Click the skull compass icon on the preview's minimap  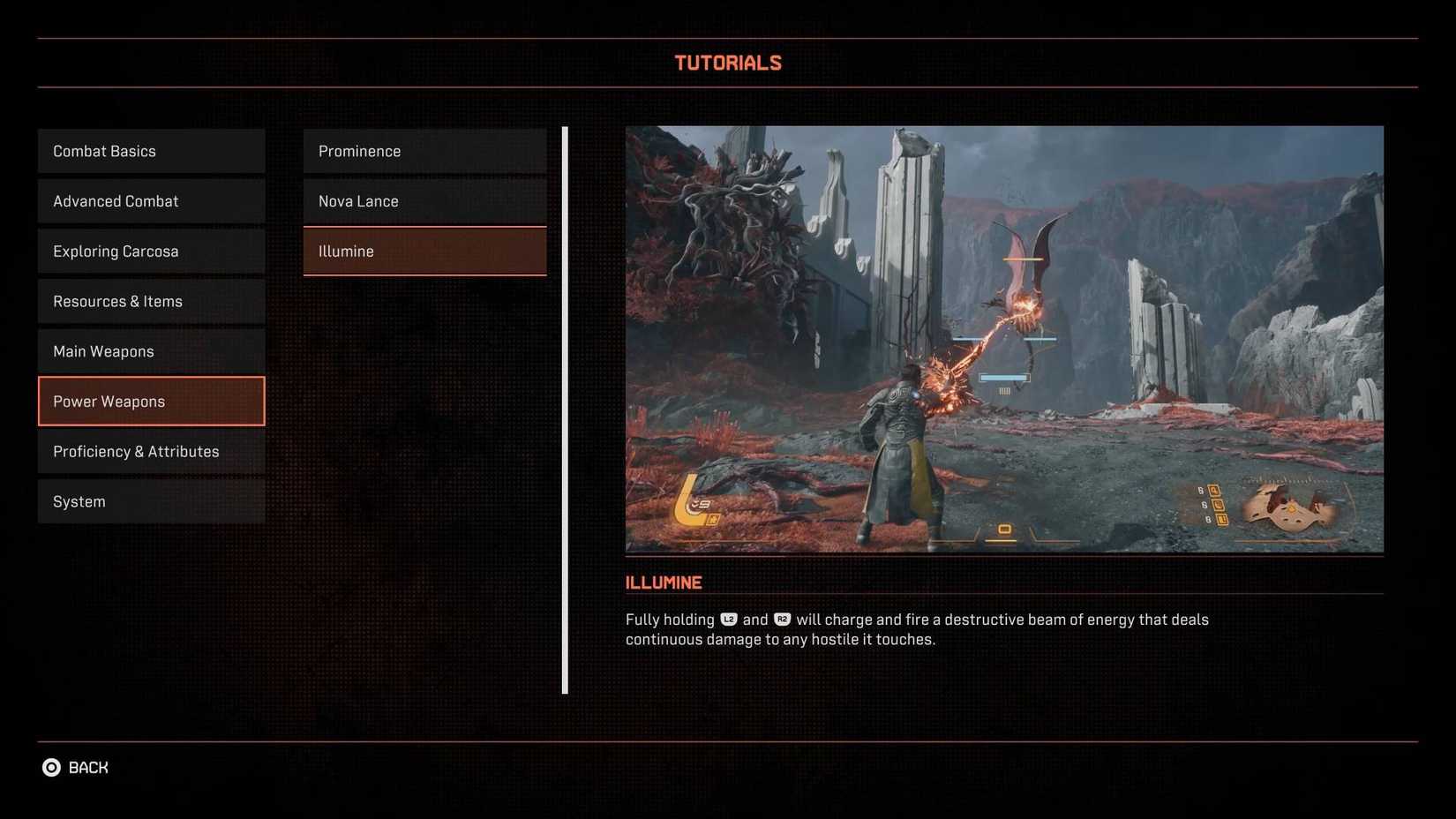[1290, 507]
